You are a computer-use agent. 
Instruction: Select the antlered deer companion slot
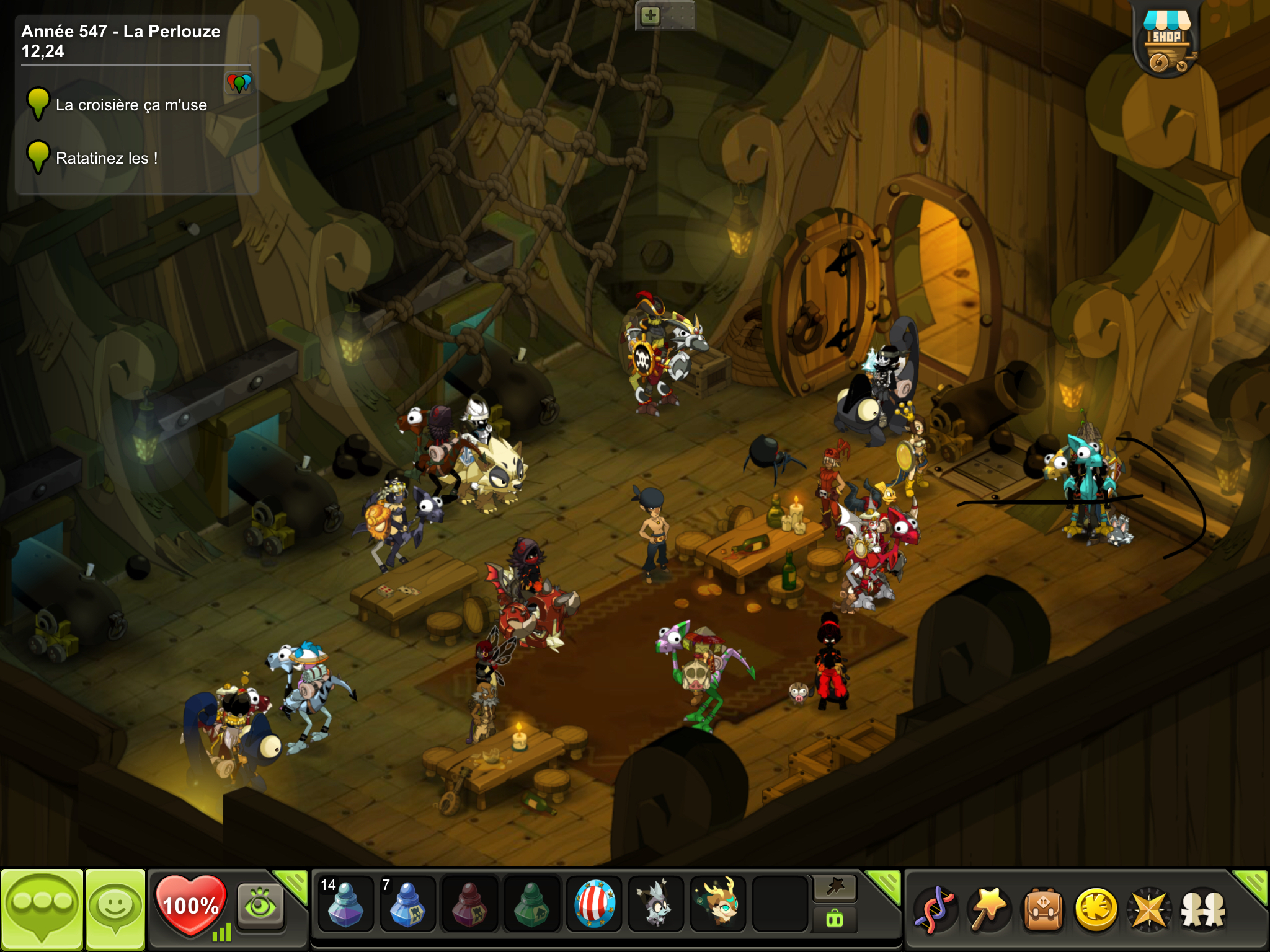718,904
